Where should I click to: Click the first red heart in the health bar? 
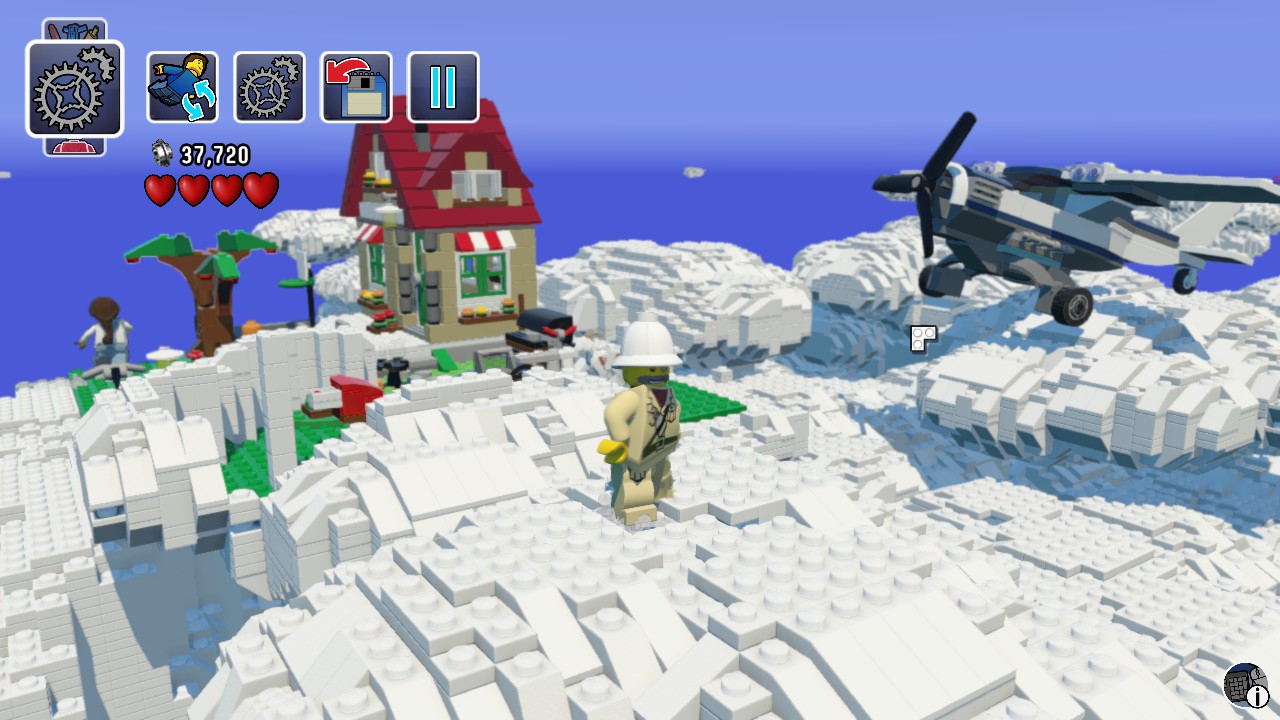[x=159, y=189]
